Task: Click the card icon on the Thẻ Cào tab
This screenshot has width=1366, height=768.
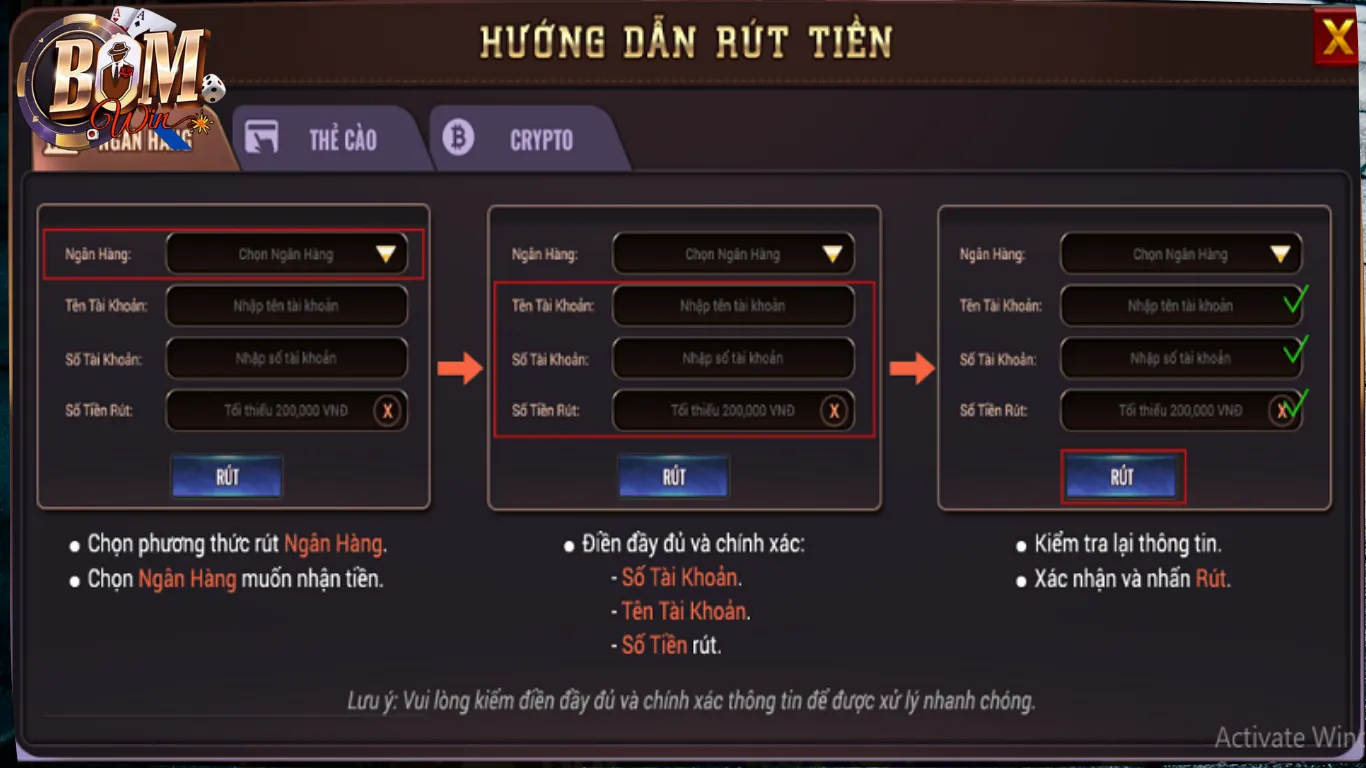Action: [264, 138]
